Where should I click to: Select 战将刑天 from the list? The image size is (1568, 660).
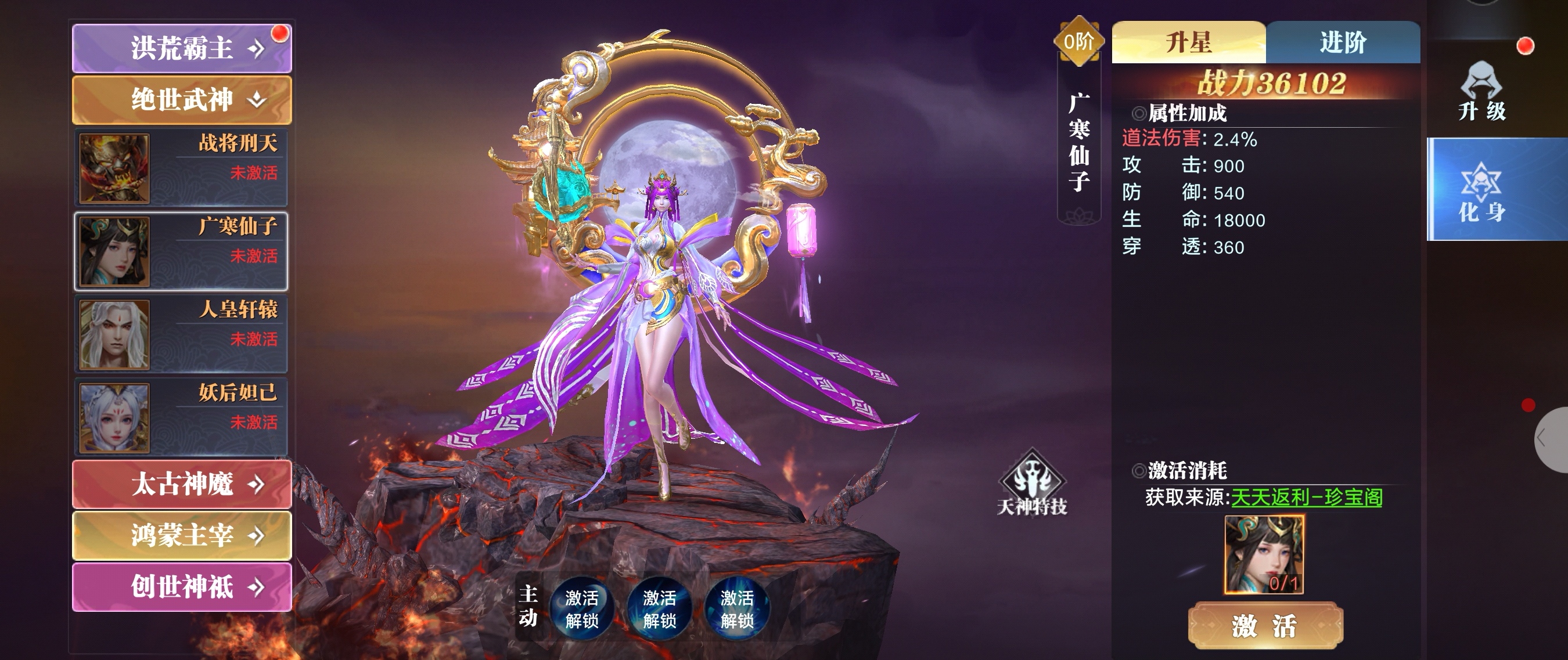[x=181, y=167]
